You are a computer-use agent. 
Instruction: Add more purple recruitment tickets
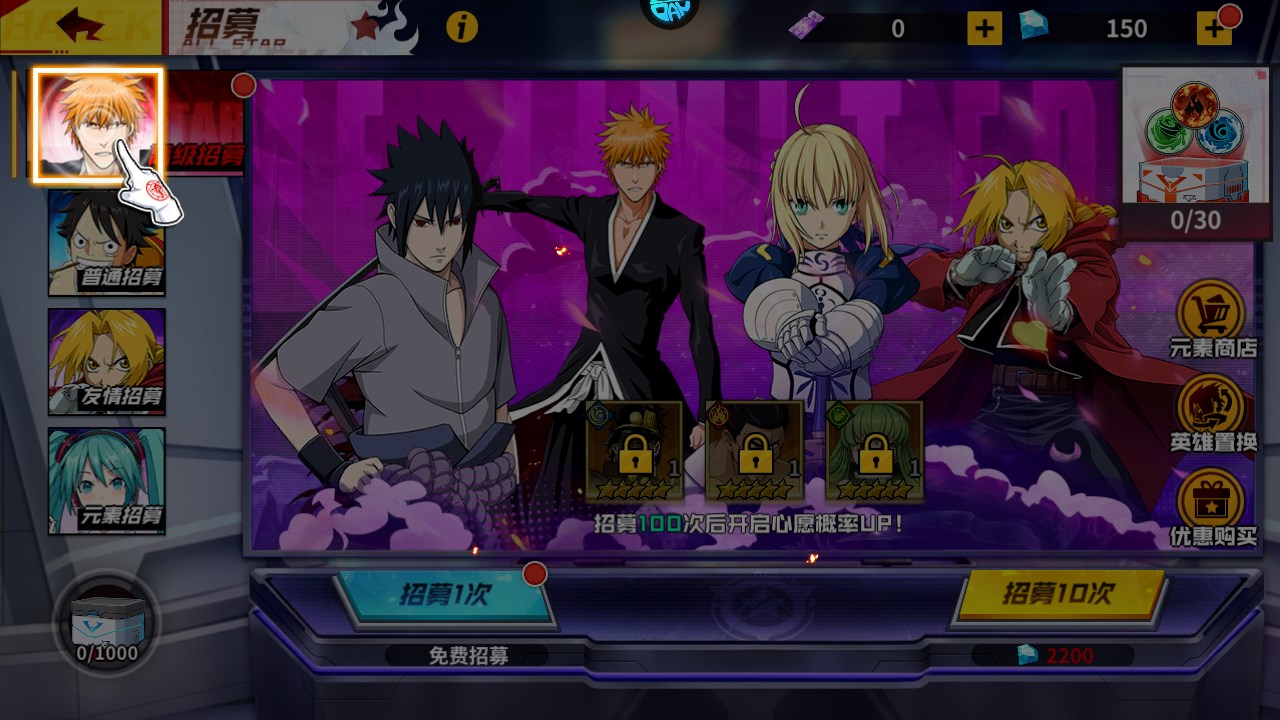[984, 28]
